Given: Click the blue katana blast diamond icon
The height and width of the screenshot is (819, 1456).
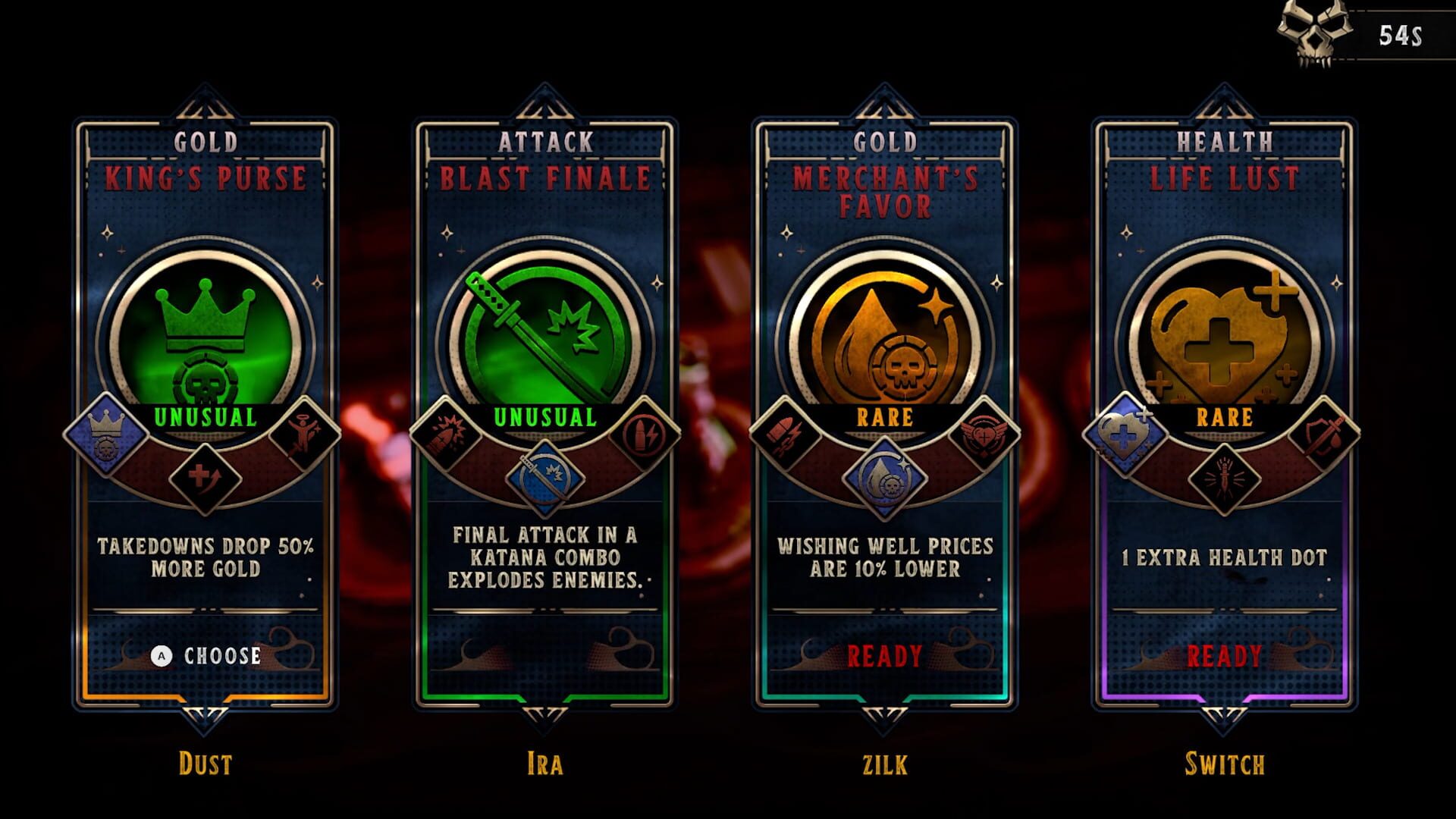Looking at the screenshot, I should pyautogui.click(x=544, y=478).
